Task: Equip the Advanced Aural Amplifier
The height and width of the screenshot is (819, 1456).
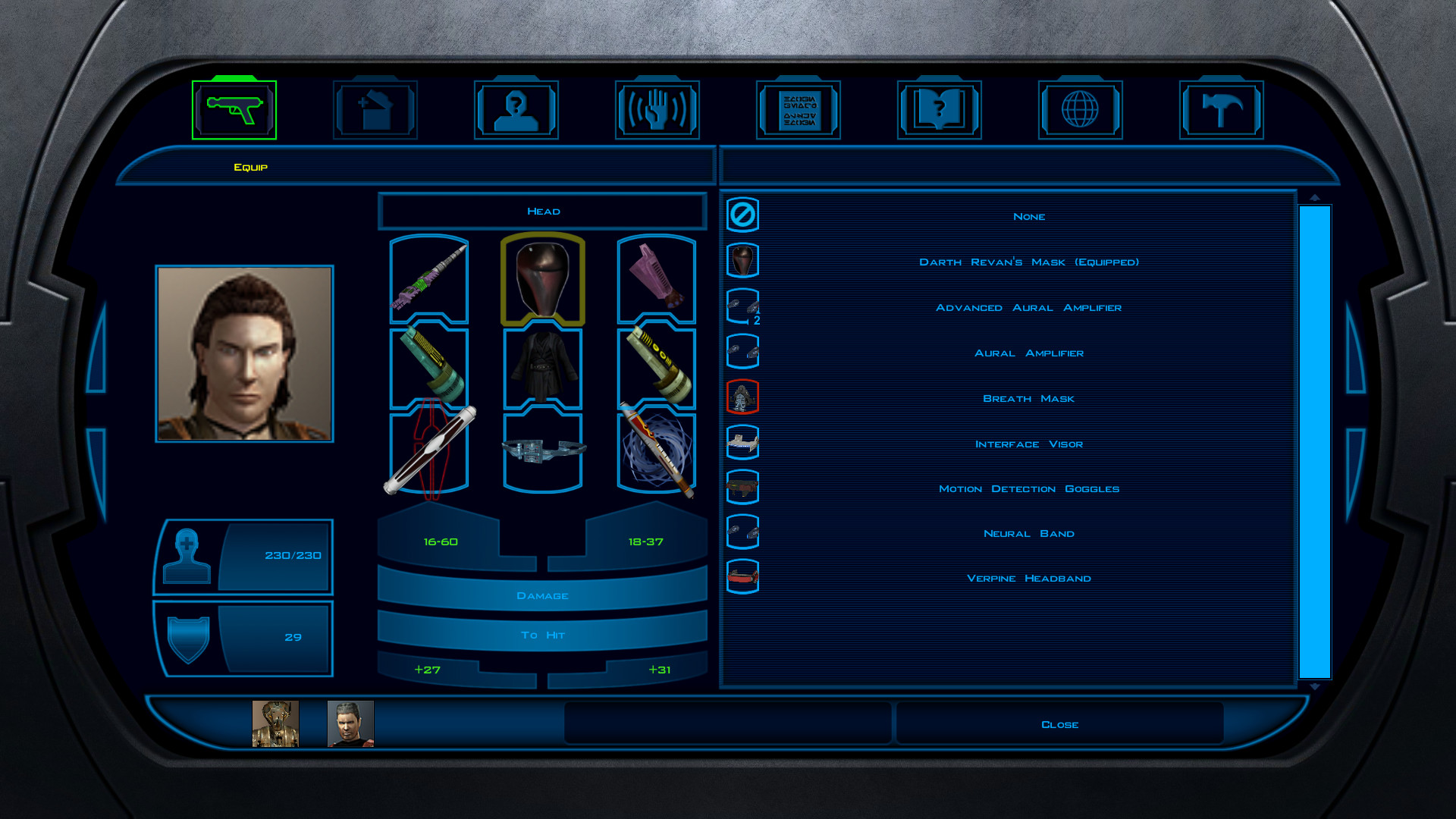Action: pos(1028,308)
